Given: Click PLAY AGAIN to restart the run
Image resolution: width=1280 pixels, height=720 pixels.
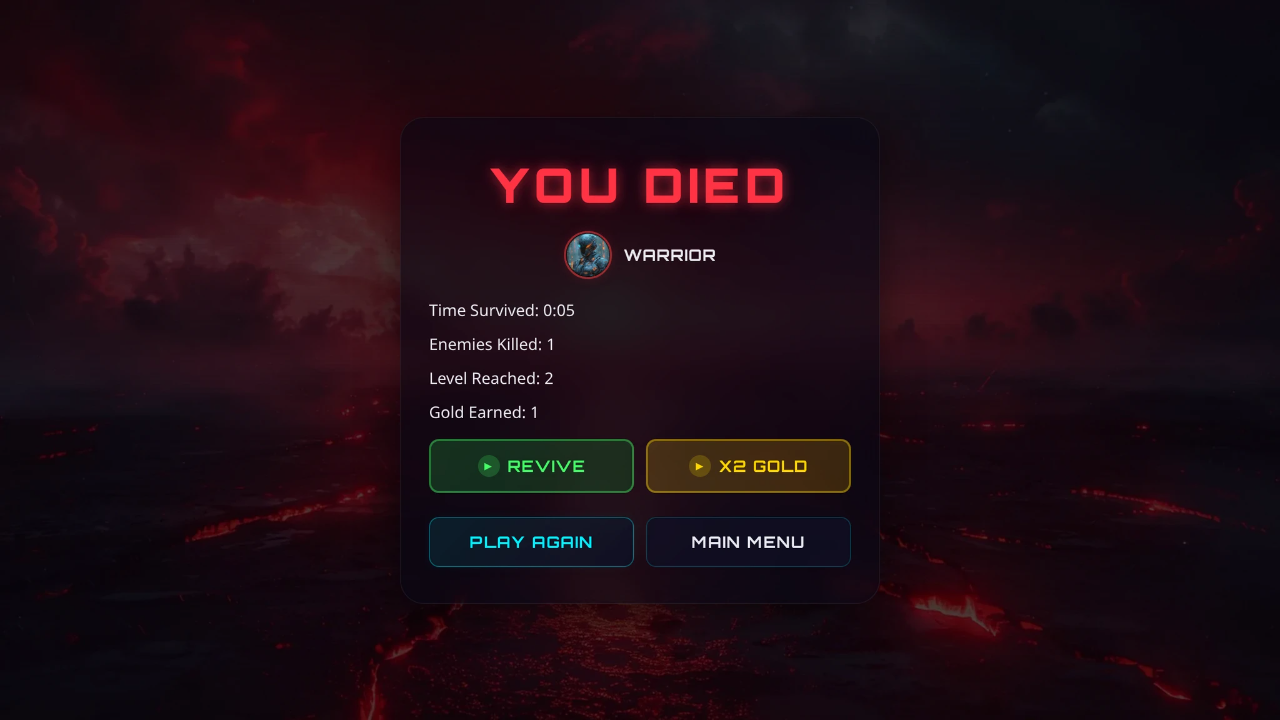Looking at the screenshot, I should [x=531, y=542].
